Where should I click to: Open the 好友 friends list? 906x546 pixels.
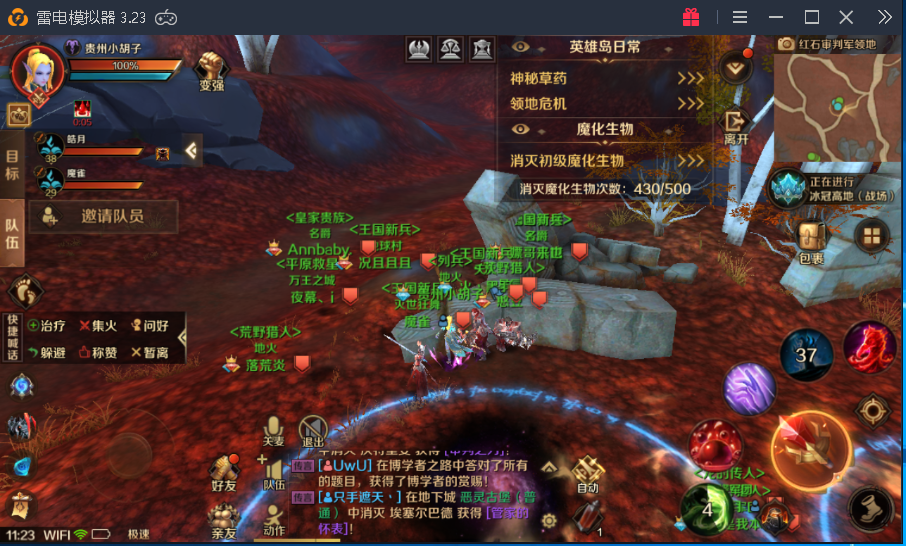224,473
